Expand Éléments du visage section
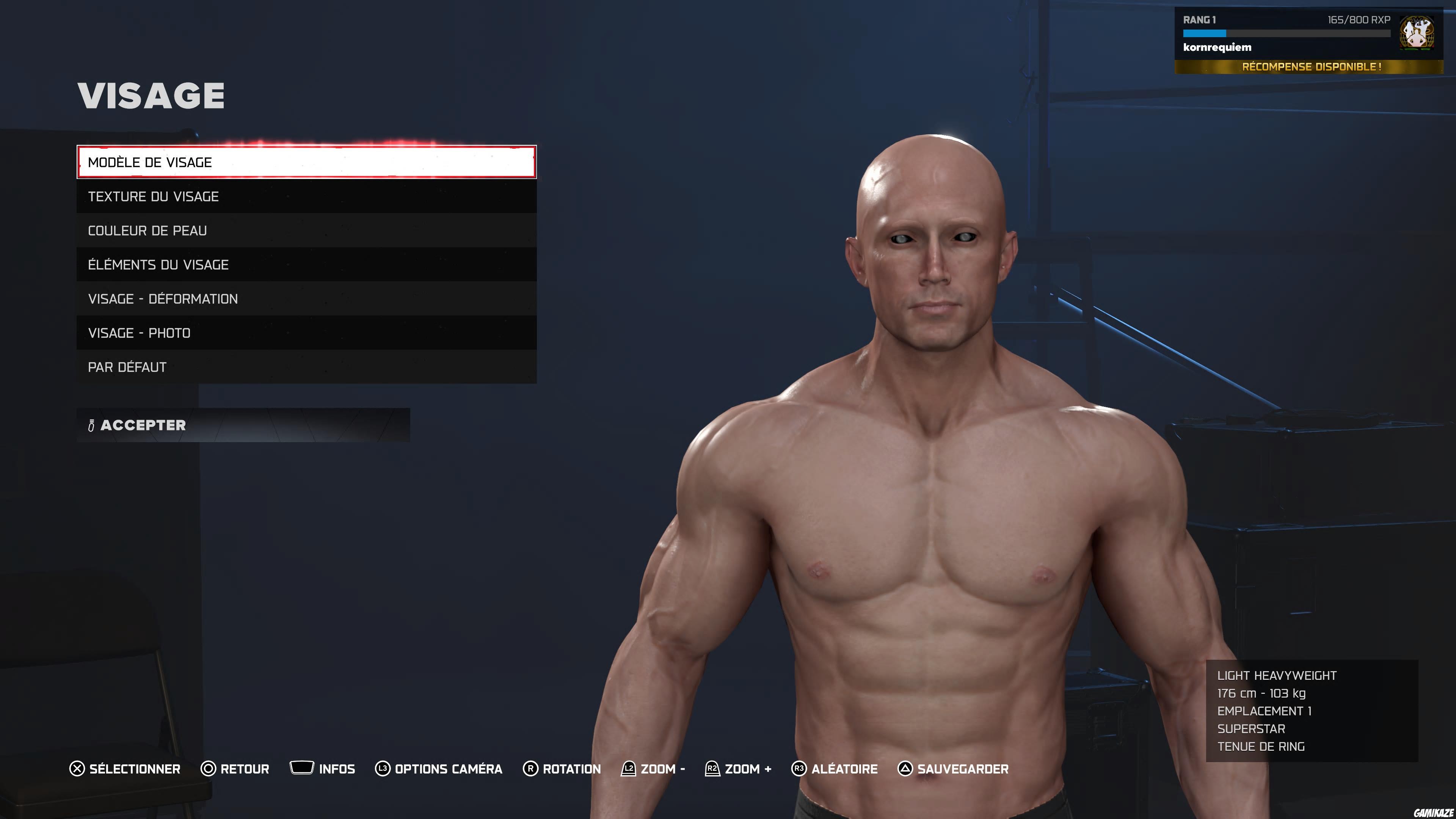Image resolution: width=1456 pixels, height=819 pixels. 305,265
